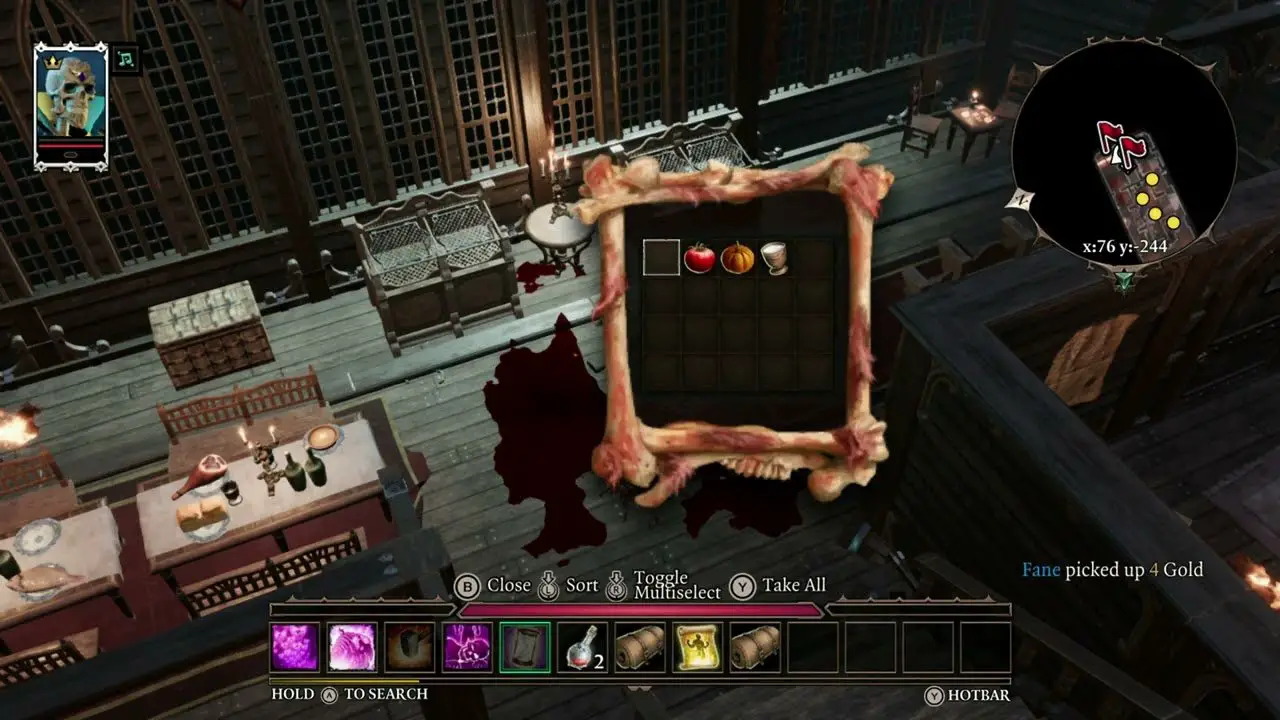Image resolution: width=1280 pixels, height=720 pixels.
Task: Select the white cup of milk
Action: pyautogui.click(x=774, y=258)
